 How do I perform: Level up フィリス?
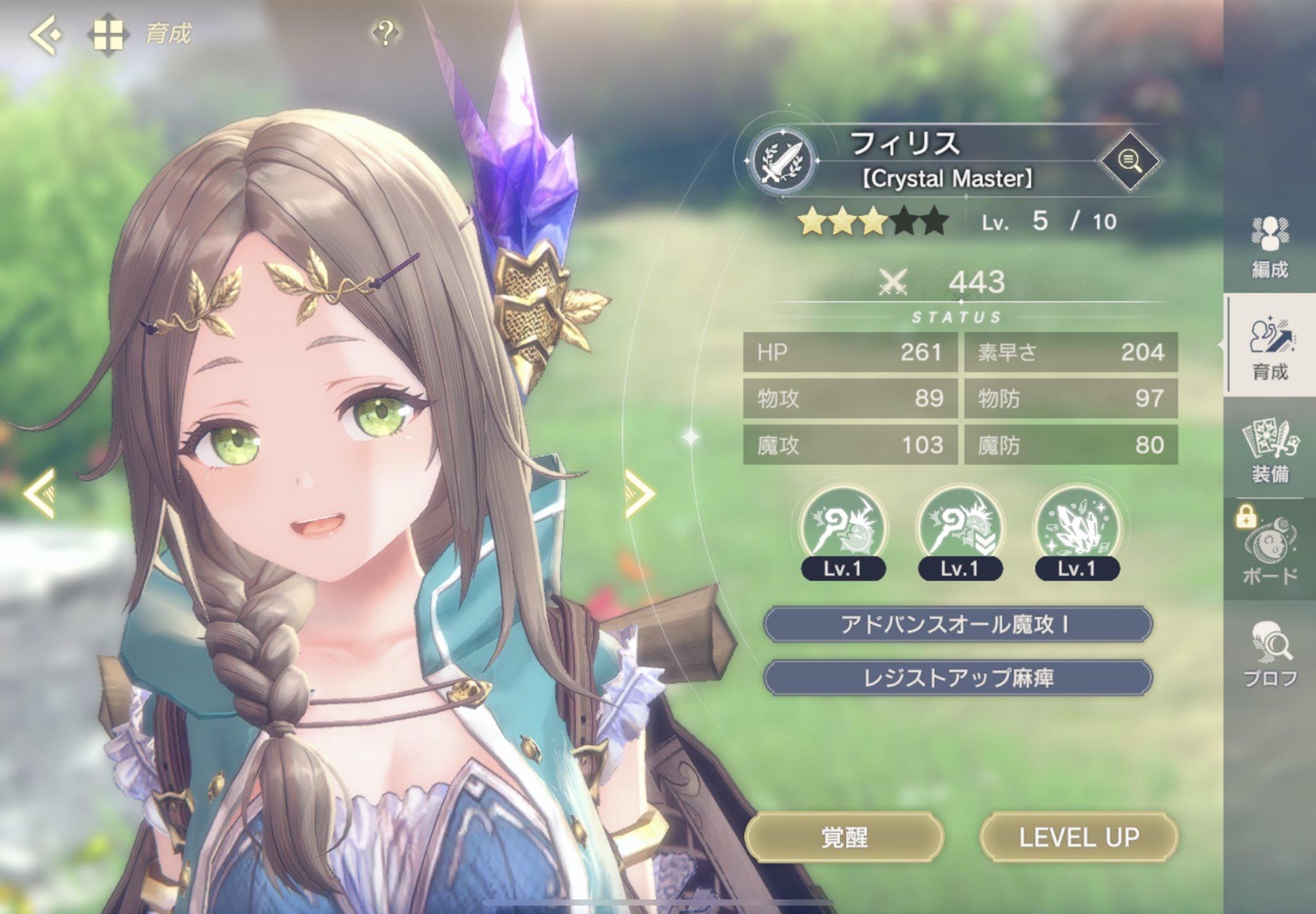coord(1079,837)
